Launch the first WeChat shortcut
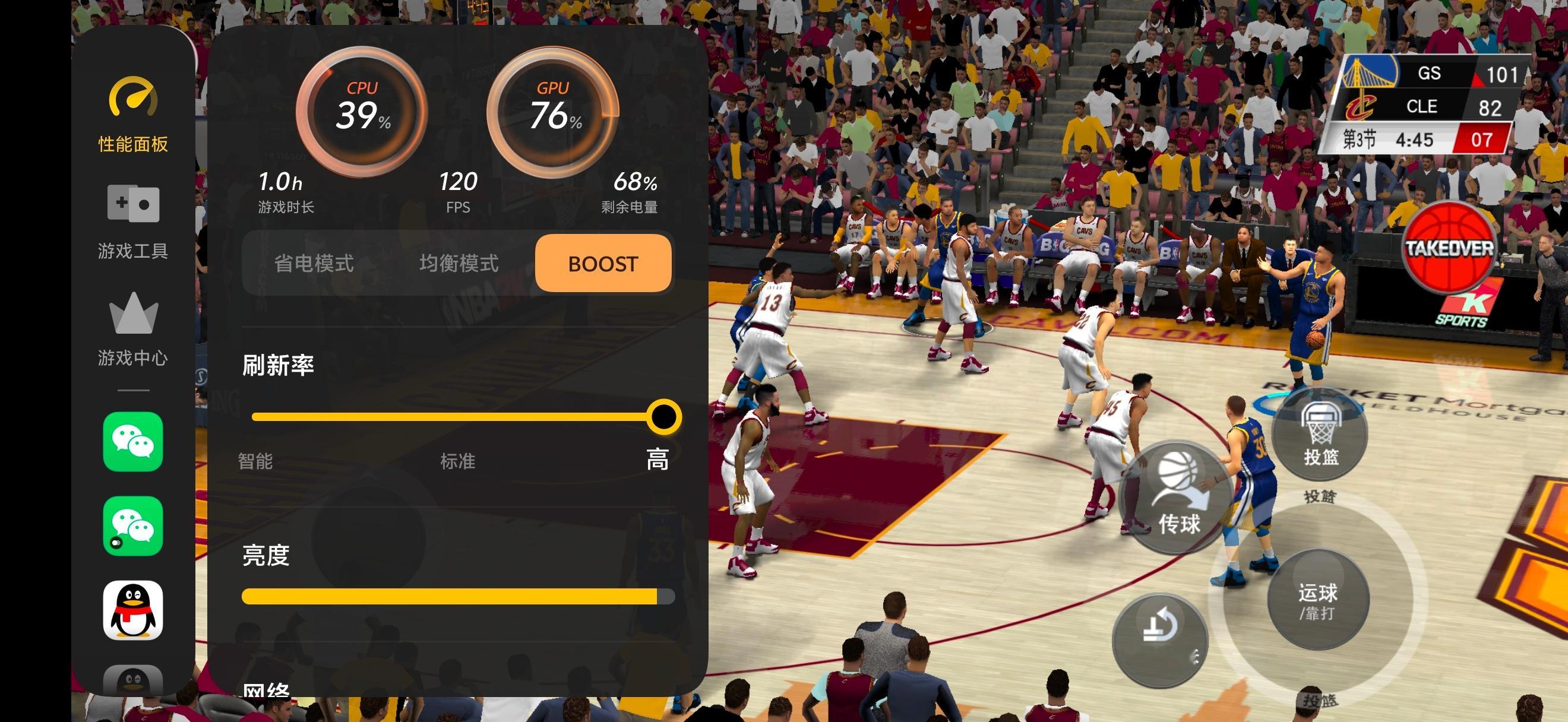This screenshot has height=722, width=1568. [x=133, y=442]
